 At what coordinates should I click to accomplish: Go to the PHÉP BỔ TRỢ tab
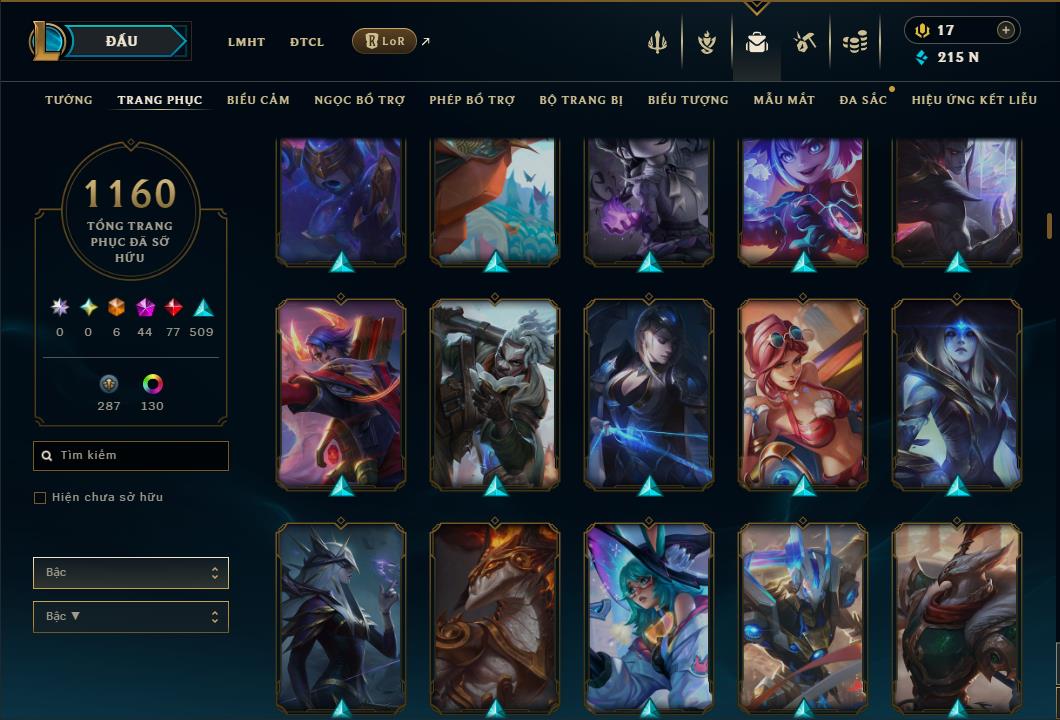[472, 100]
